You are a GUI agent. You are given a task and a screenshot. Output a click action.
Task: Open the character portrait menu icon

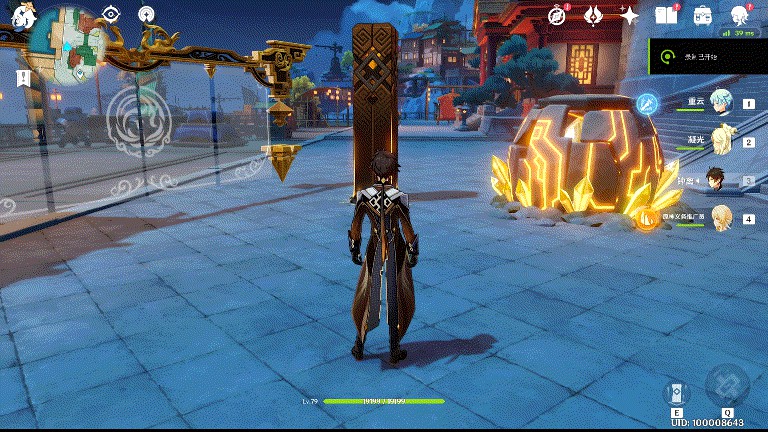[x=740, y=15]
